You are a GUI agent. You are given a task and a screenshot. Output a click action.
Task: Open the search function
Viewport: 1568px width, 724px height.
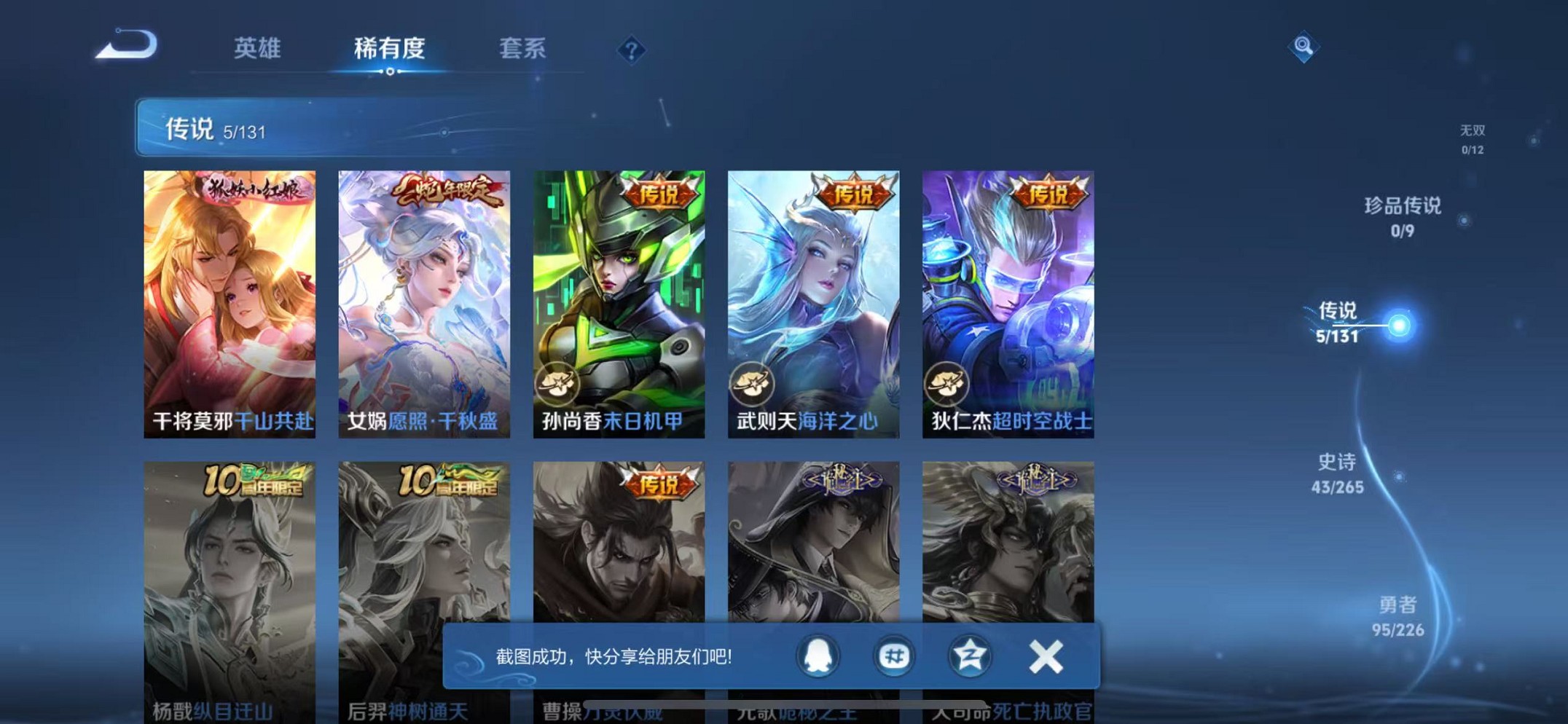[x=1304, y=46]
